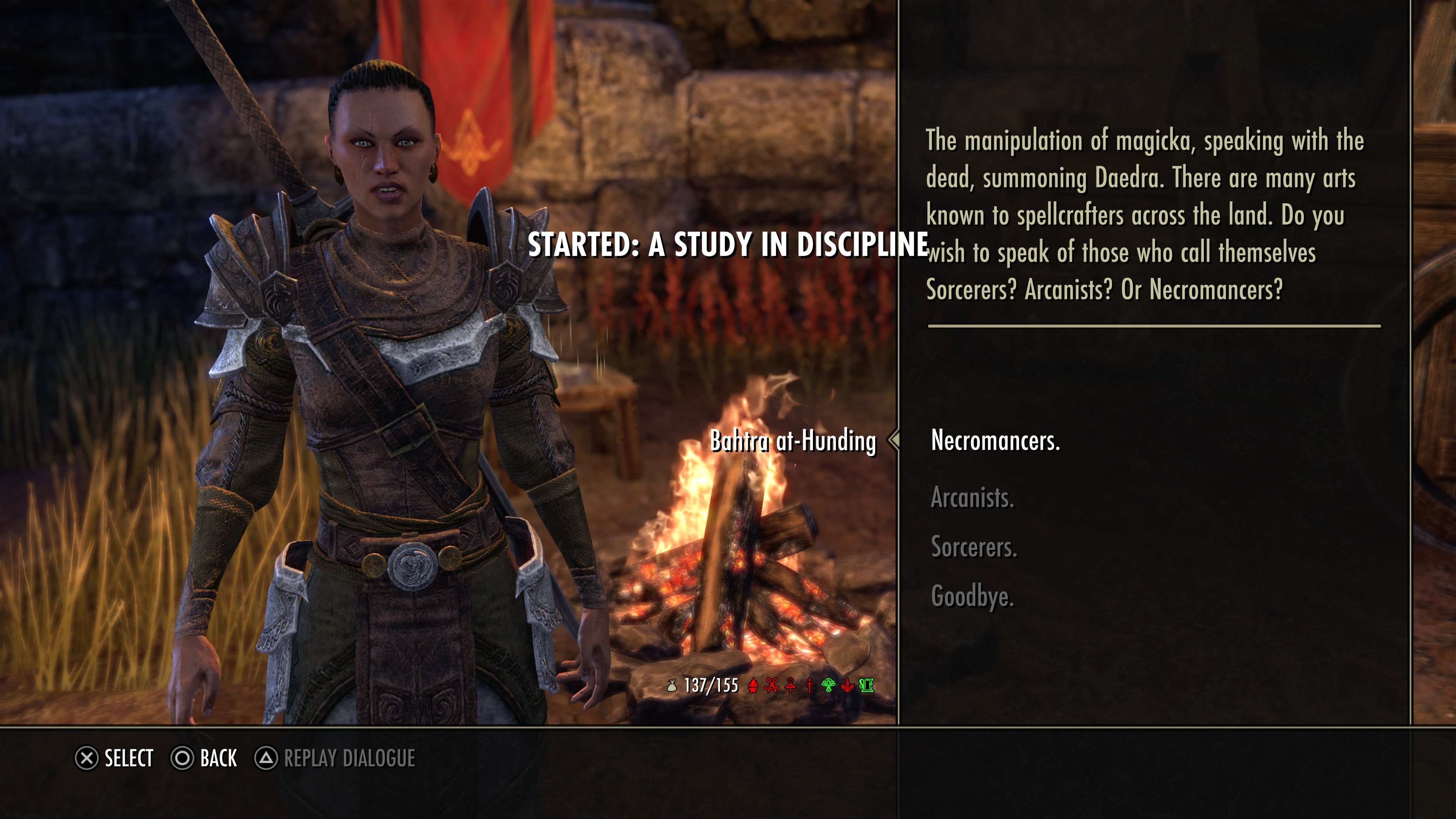End the conversation with "Goodbye."
Image resolution: width=1456 pixels, height=819 pixels.
[x=972, y=596]
